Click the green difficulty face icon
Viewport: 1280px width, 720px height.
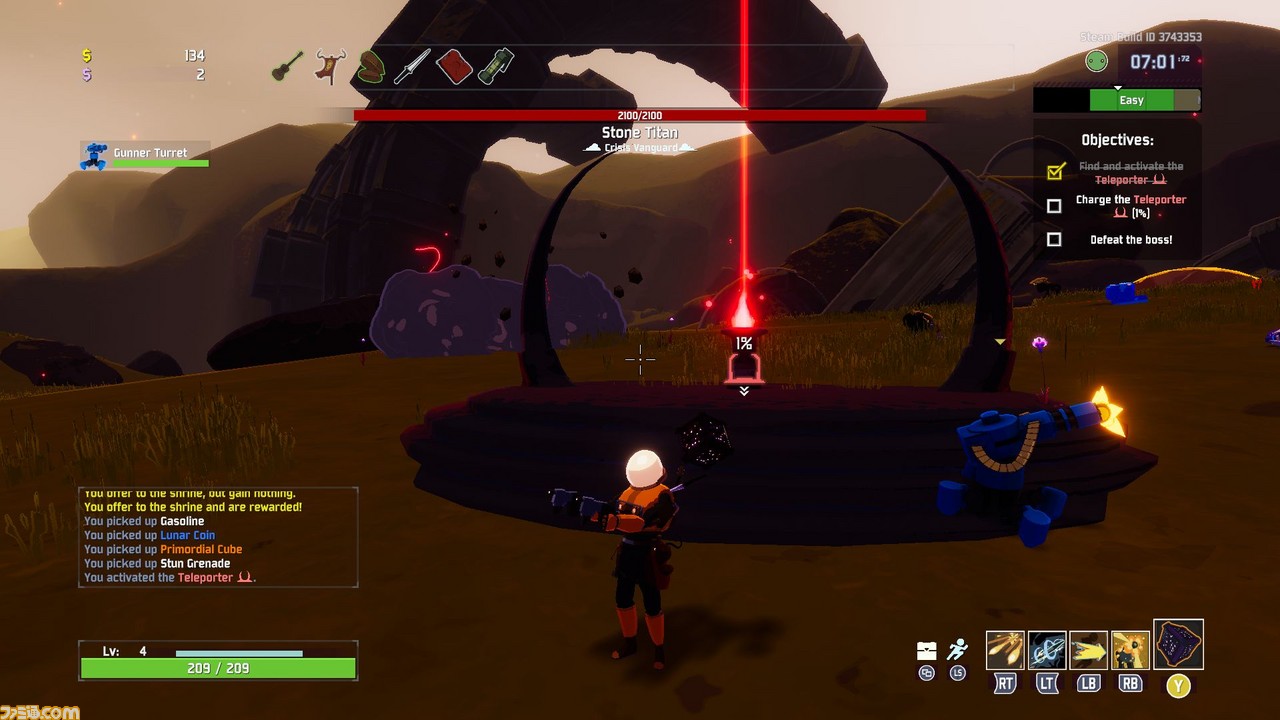[x=1097, y=62]
